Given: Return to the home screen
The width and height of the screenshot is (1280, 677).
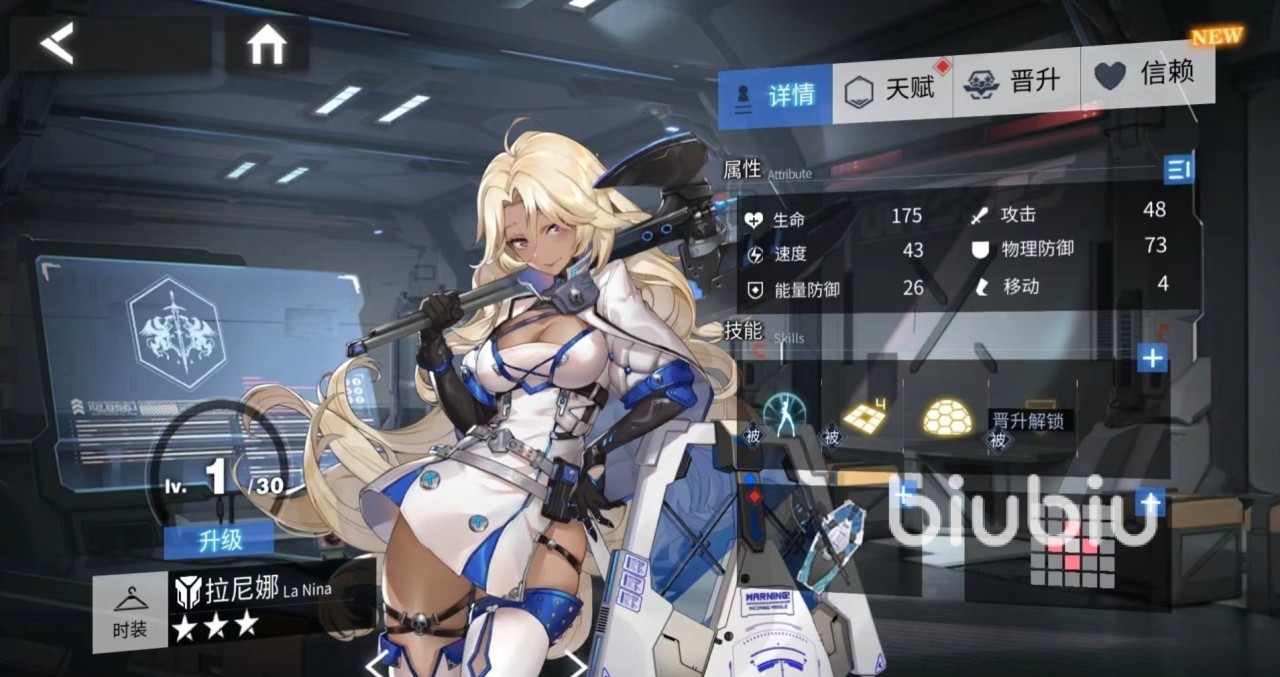Looking at the screenshot, I should [x=267, y=45].
